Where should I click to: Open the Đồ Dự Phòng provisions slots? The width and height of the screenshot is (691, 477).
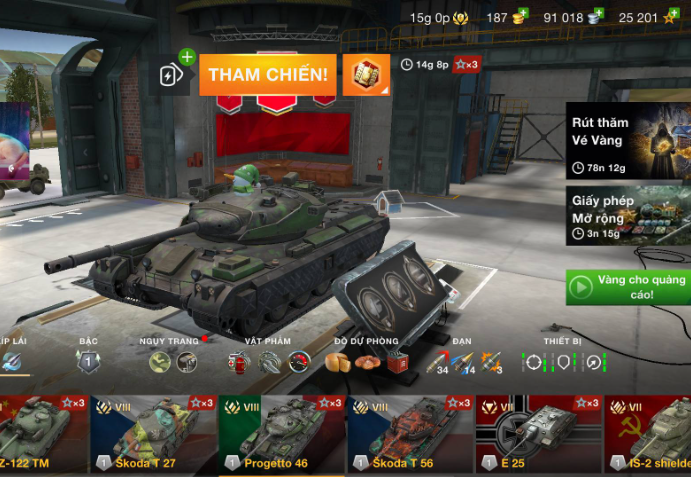pyautogui.click(x=366, y=362)
